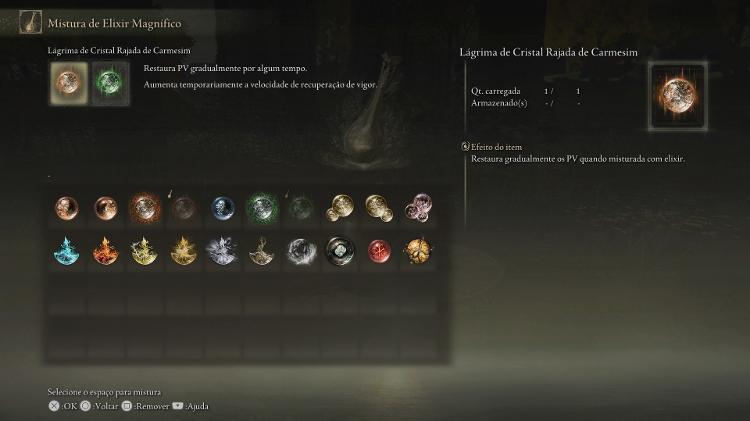Choose the golden cracked orb tear
Viewport: 750px width, 421px height.
(418, 251)
